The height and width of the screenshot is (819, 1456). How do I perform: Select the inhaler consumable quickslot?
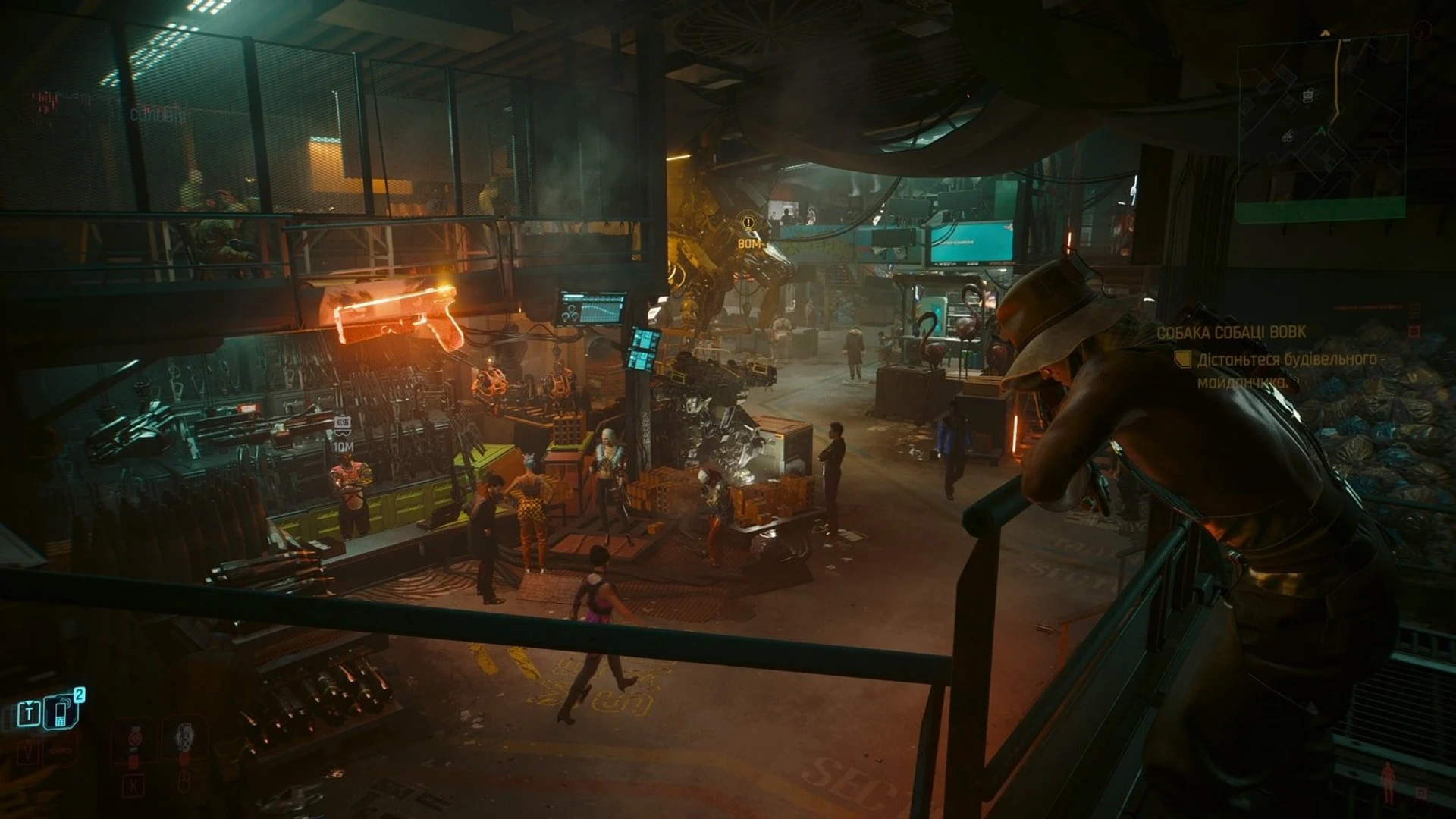(x=184, y=736)
